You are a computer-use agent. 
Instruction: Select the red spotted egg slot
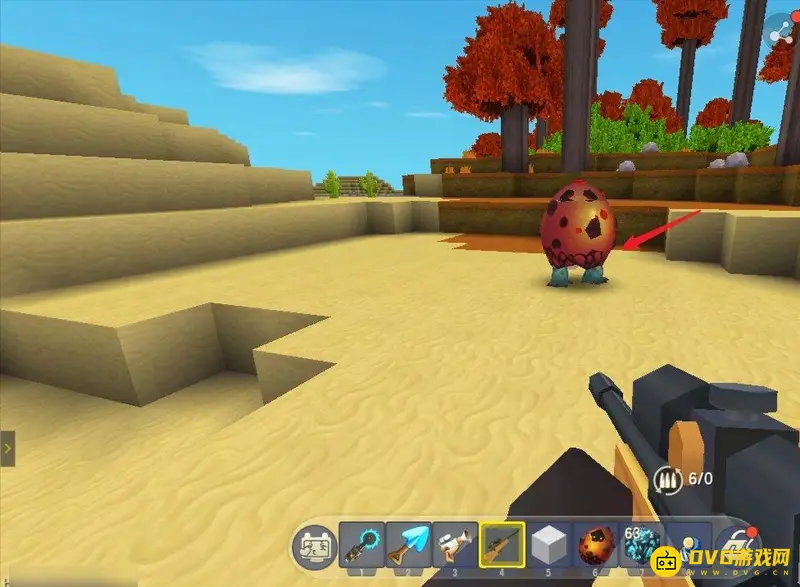(596, 547)
